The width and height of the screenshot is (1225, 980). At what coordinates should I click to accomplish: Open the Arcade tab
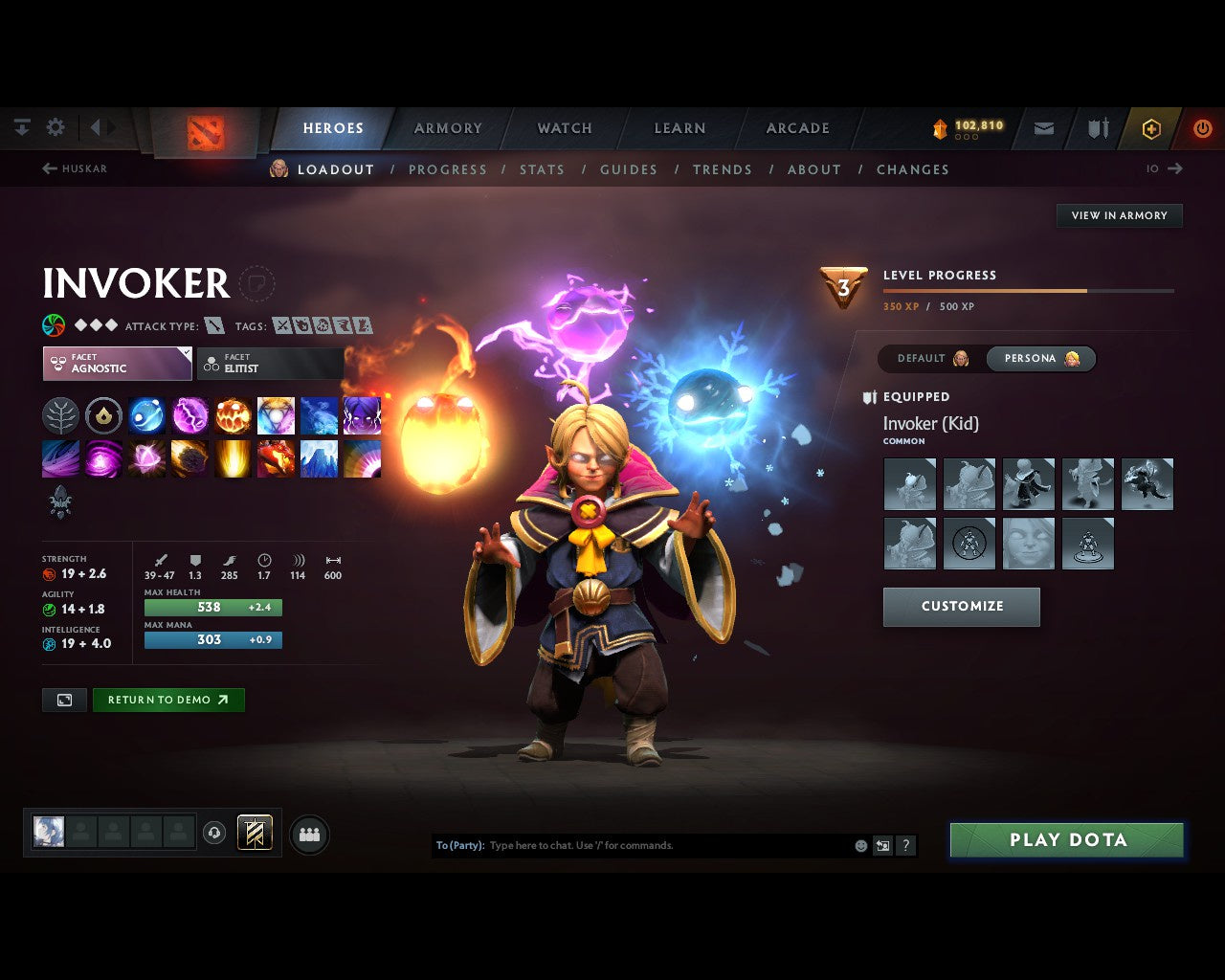coord(797,128)
